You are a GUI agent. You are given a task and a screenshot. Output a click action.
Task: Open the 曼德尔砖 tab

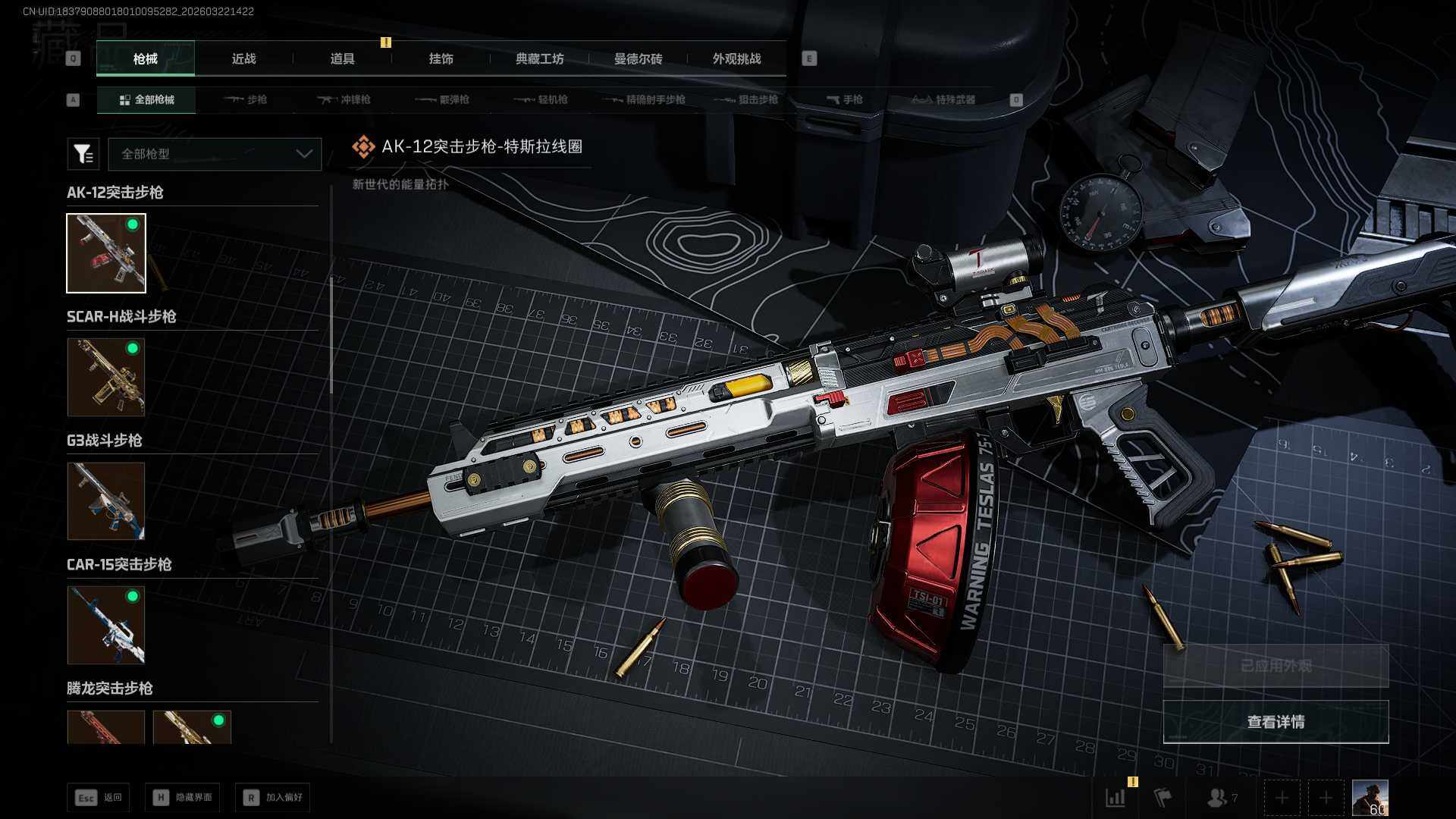(x=638, y=59)
